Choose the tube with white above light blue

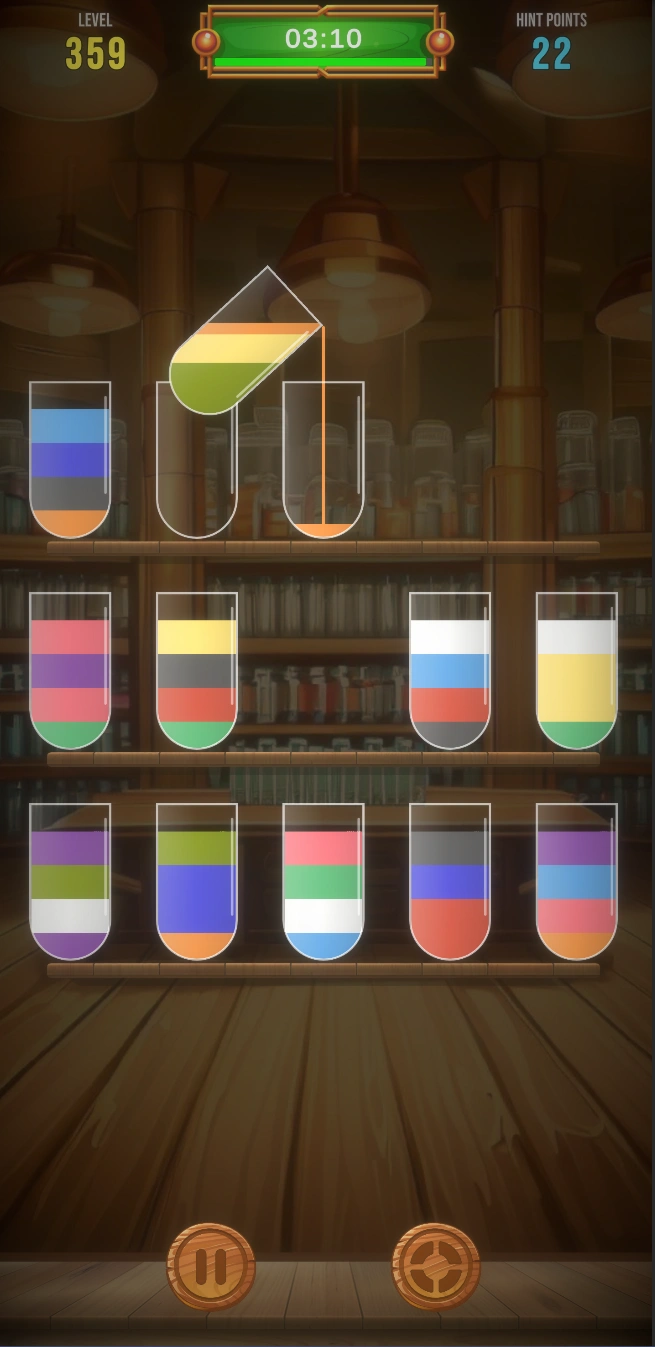click(x=450, y=670)
